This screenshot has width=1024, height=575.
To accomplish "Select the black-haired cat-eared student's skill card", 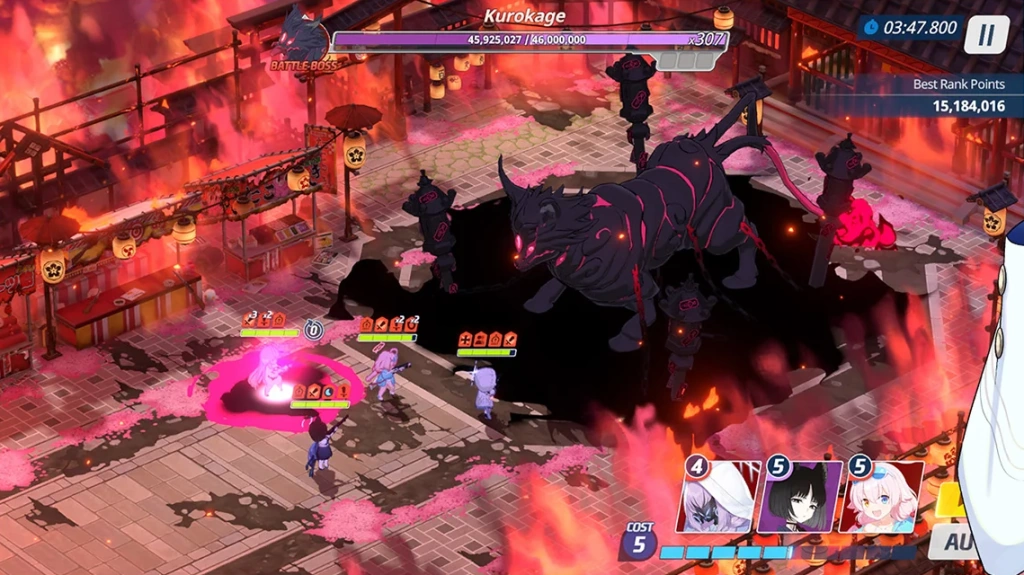I will click(800, 497).
